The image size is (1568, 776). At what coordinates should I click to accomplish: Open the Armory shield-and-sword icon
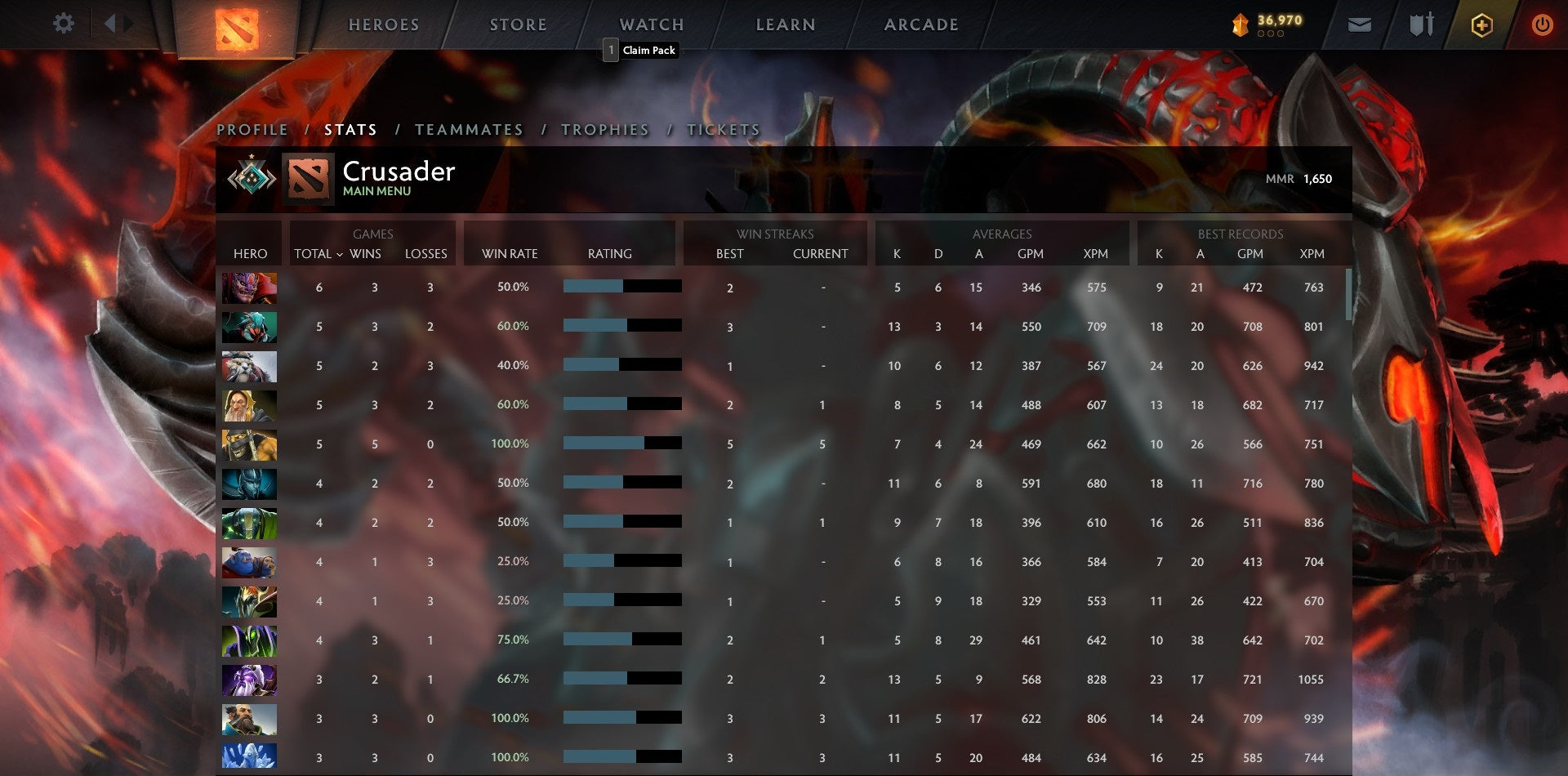[x=1421, y=24]
